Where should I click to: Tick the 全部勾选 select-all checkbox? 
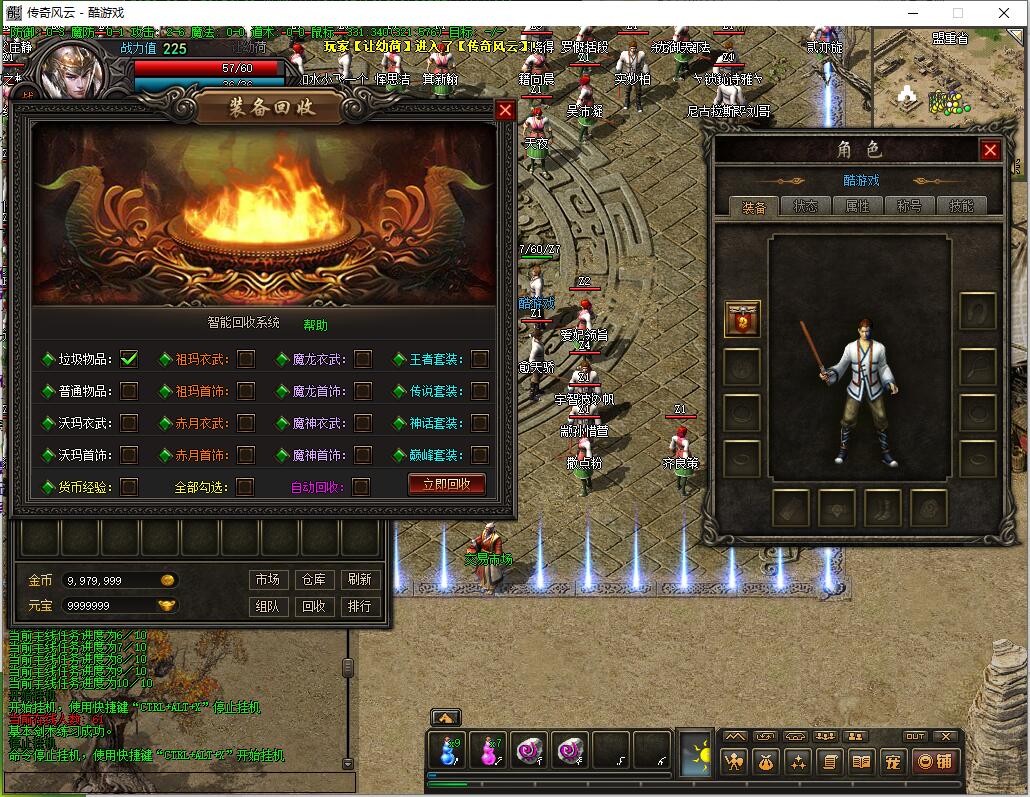click(x=245, y=487)
